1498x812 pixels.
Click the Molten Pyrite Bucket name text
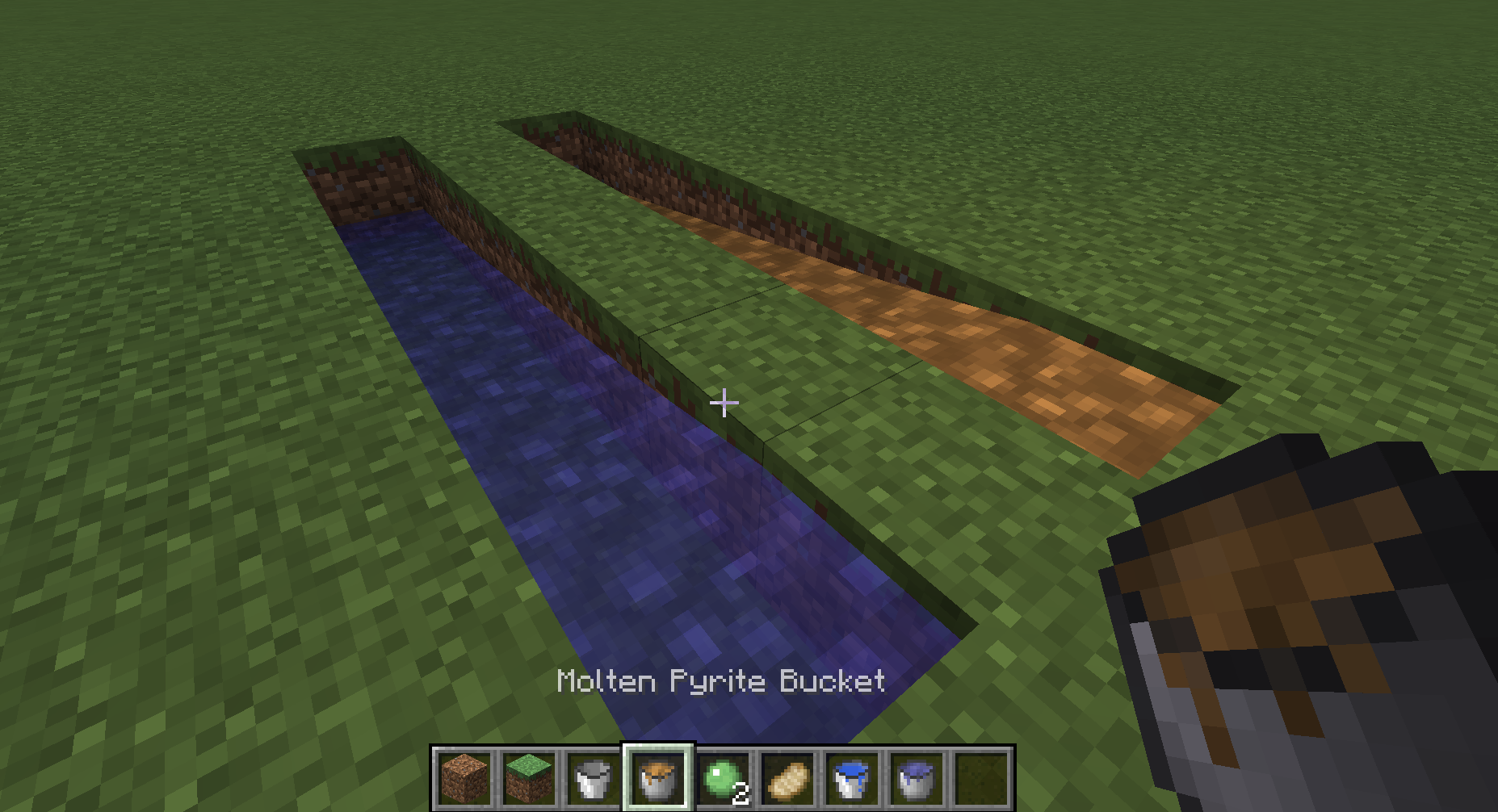pyautogui.click(x=721, y=680)
